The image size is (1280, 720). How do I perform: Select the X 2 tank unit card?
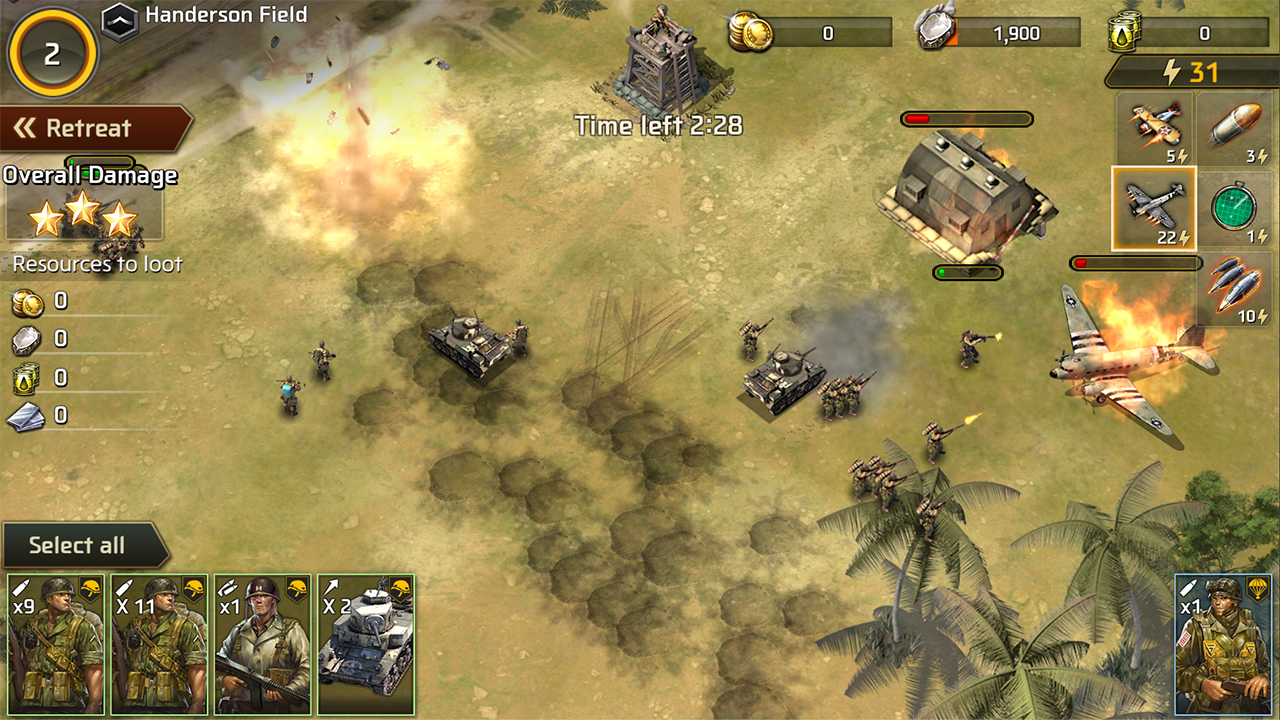tap(365, 644)
